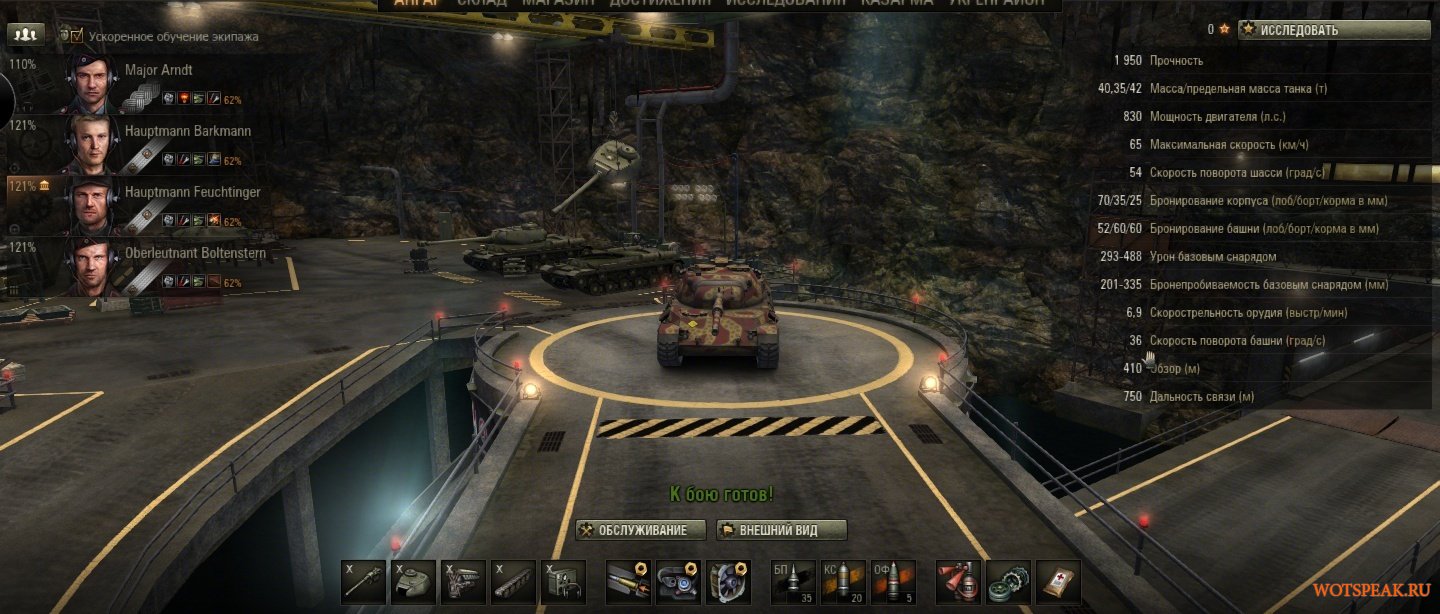The image size is (1440, 614).
Task: Select crew member Hauptmann Barkmann
Action: coord(187,131)
